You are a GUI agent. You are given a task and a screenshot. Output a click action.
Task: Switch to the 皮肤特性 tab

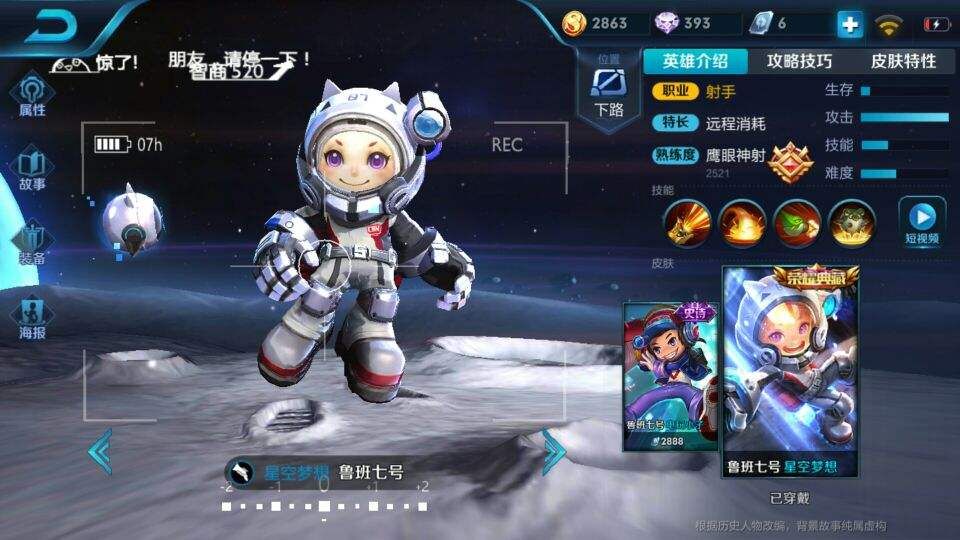point(903,61)
